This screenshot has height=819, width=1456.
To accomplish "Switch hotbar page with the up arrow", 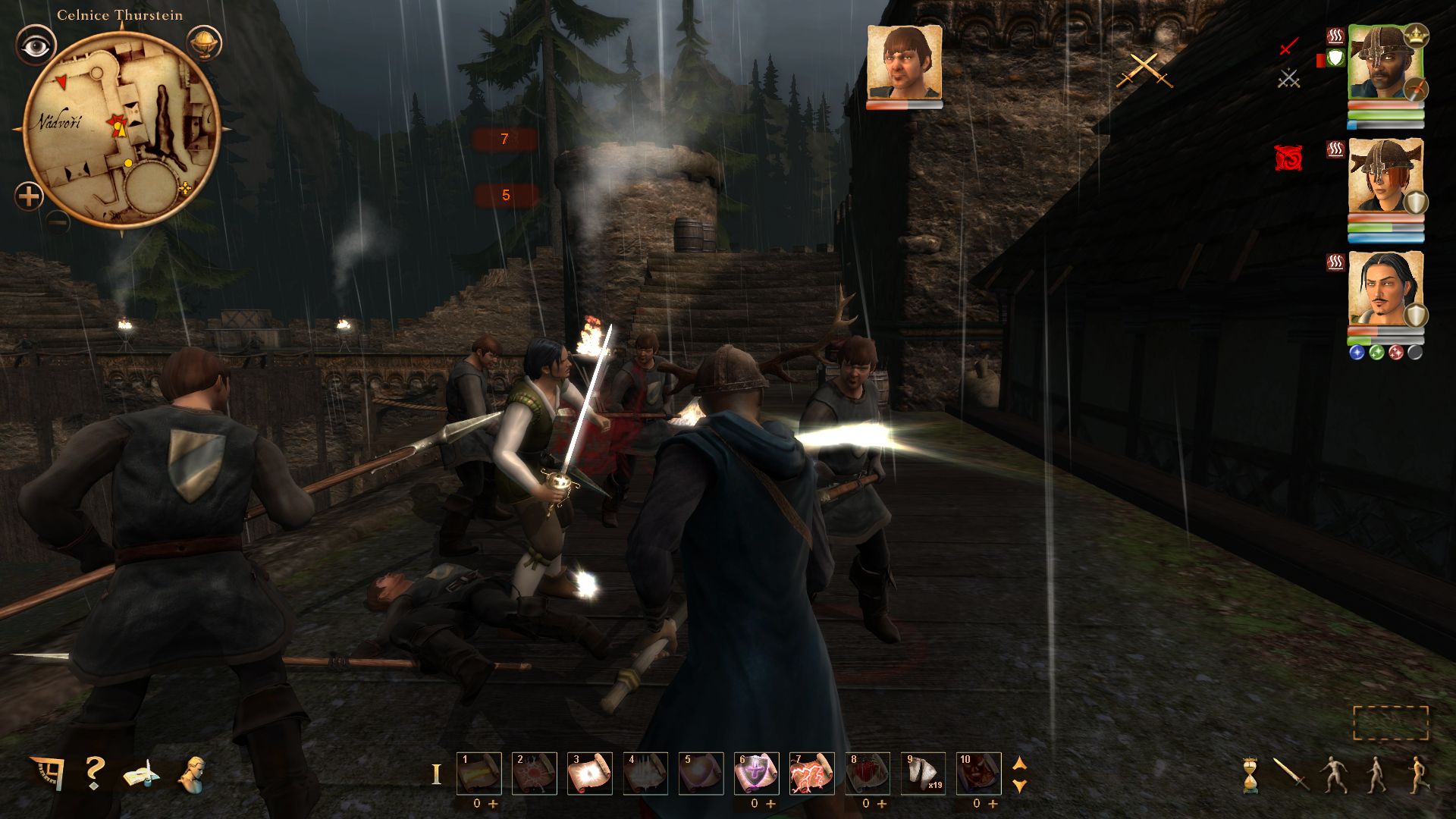I will point(1020,763).
